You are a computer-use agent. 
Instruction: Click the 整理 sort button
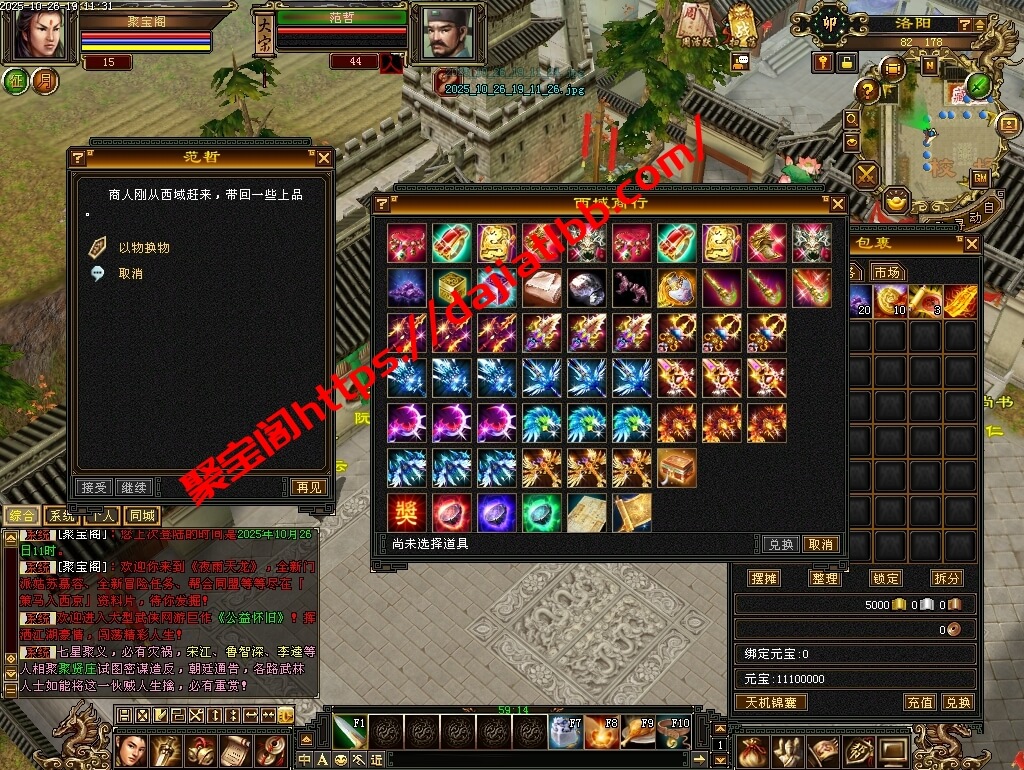click(x=825, y=578)
